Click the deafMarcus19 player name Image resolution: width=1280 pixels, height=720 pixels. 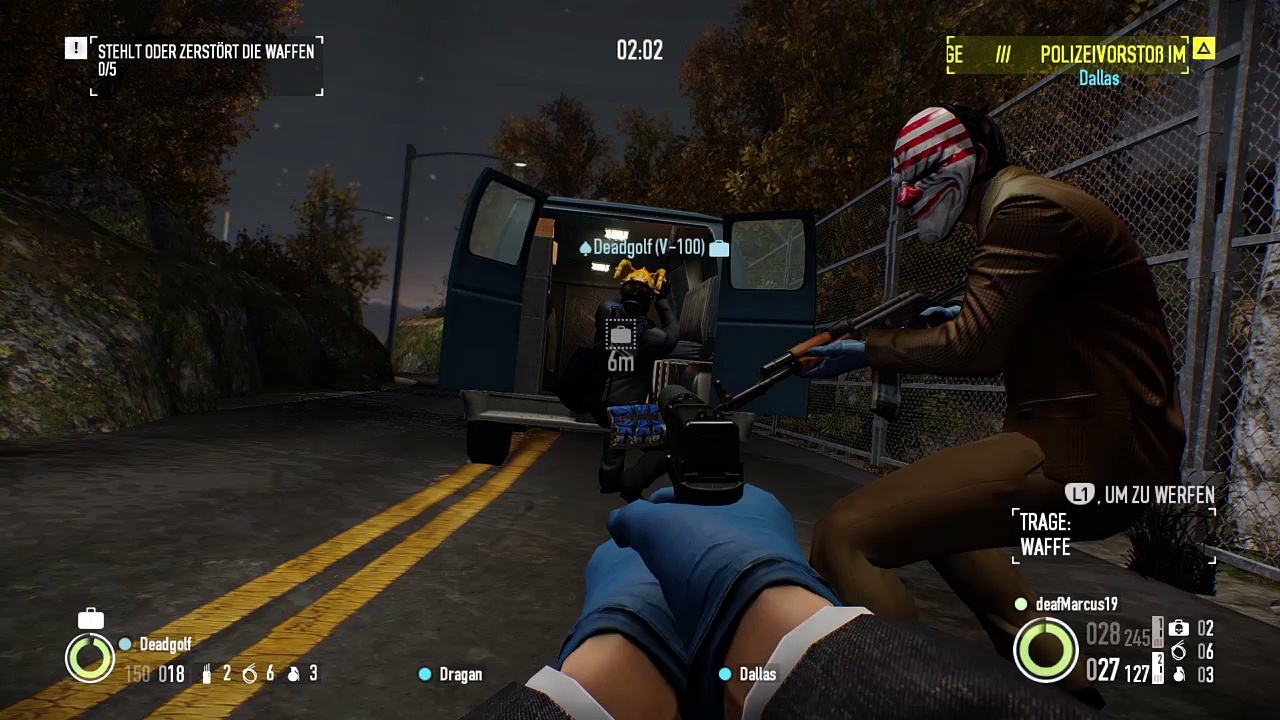[1076, 604]
